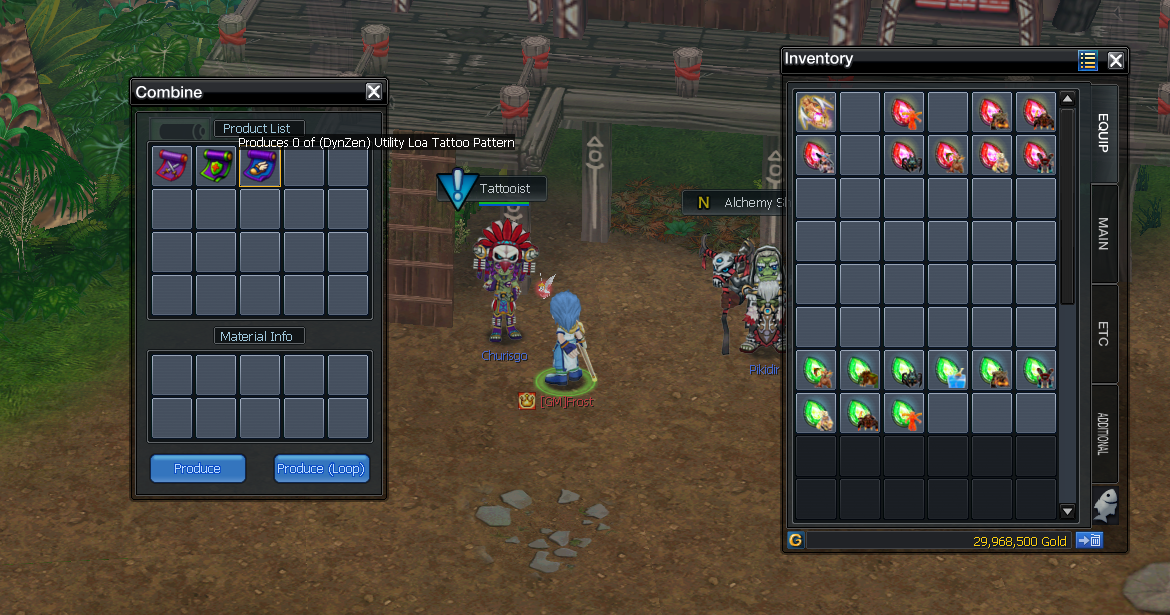The image size is (1170, 615).
Task: Click the Produce button
Action: (x=197, y=468)
